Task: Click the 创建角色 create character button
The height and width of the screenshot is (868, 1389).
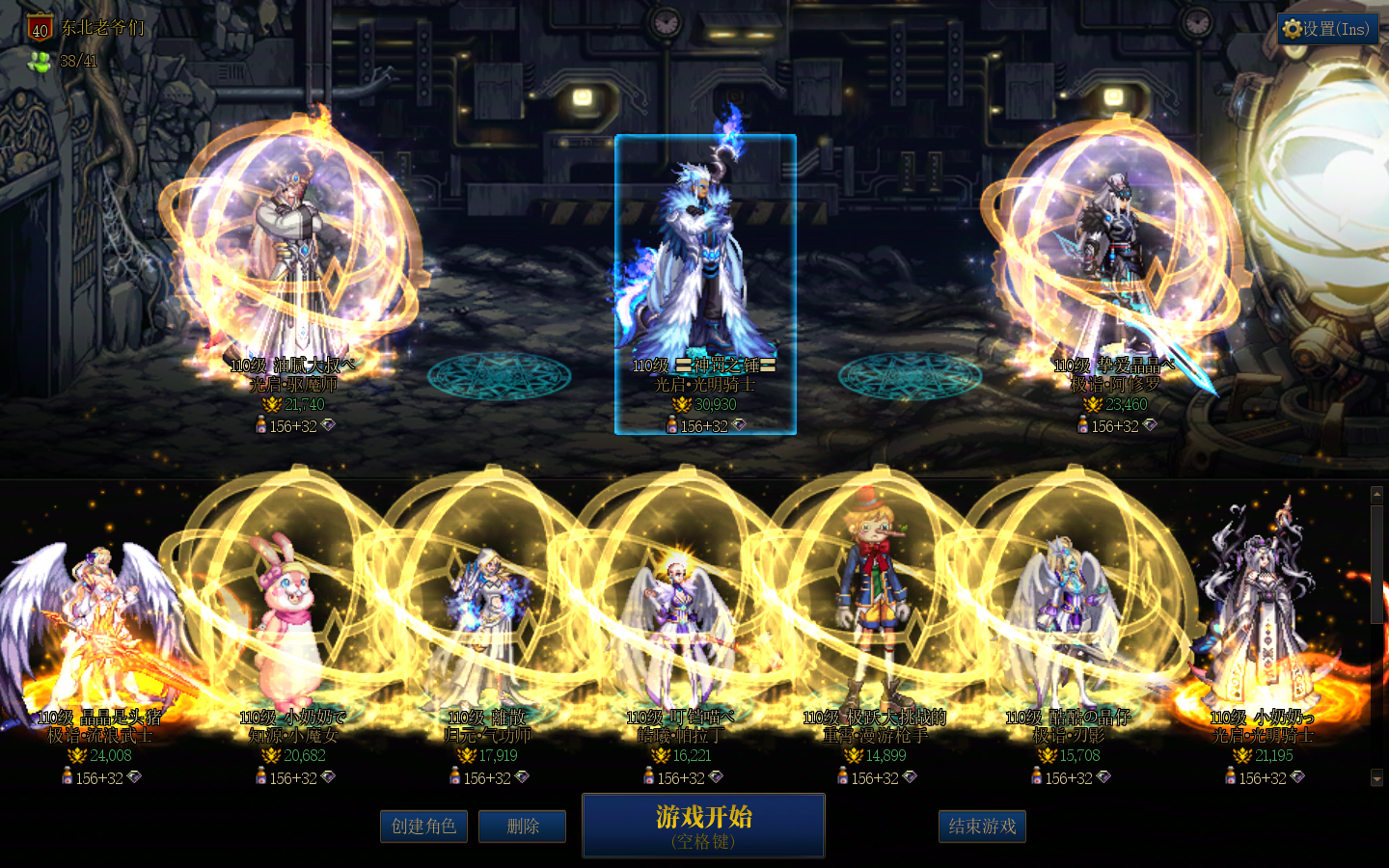Action: [423, 827]
